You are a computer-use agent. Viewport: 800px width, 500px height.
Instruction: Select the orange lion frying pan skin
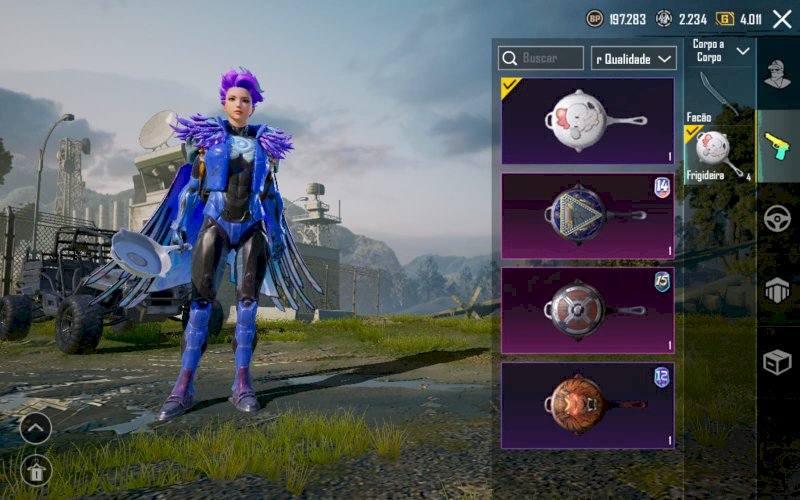click(x=587, y=405)
